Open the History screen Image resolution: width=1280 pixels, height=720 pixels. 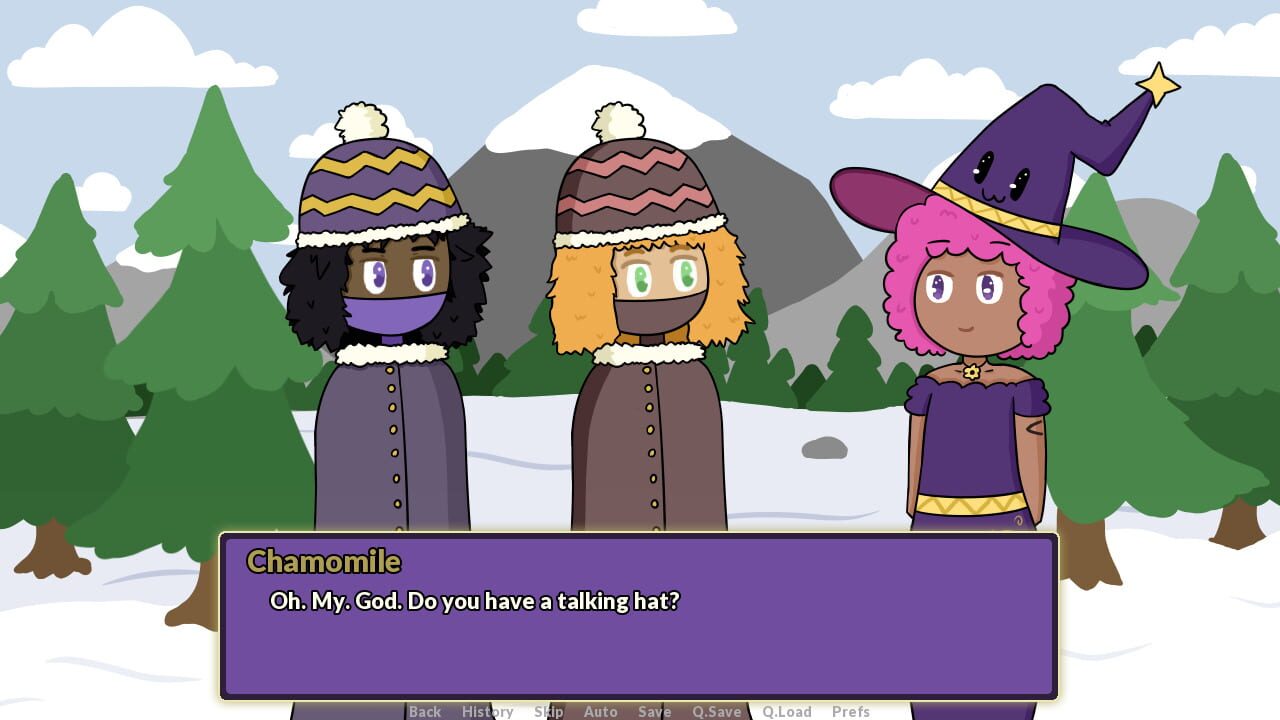click(x=487, y=712)
